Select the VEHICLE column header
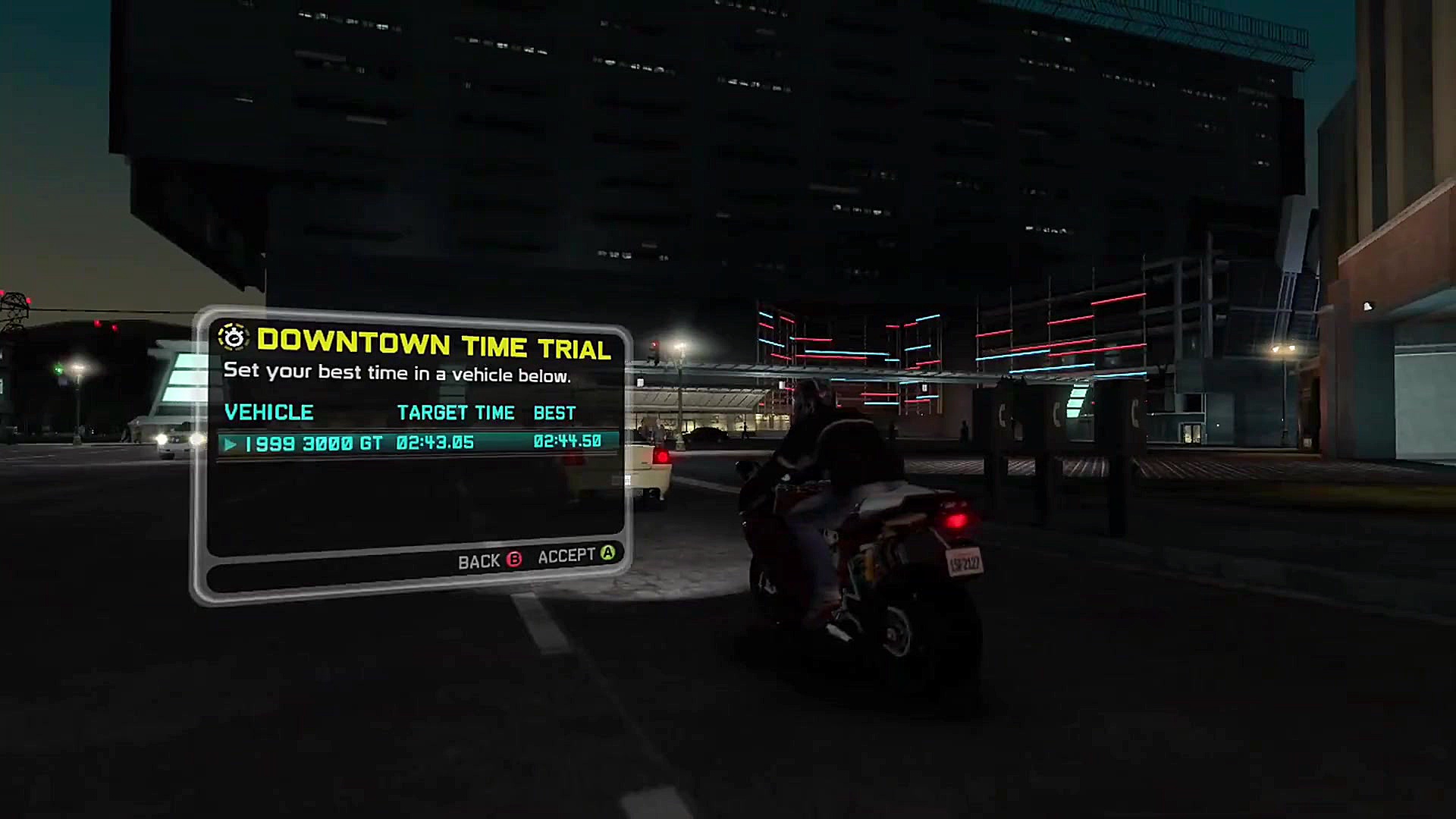 tap(270, 413)
